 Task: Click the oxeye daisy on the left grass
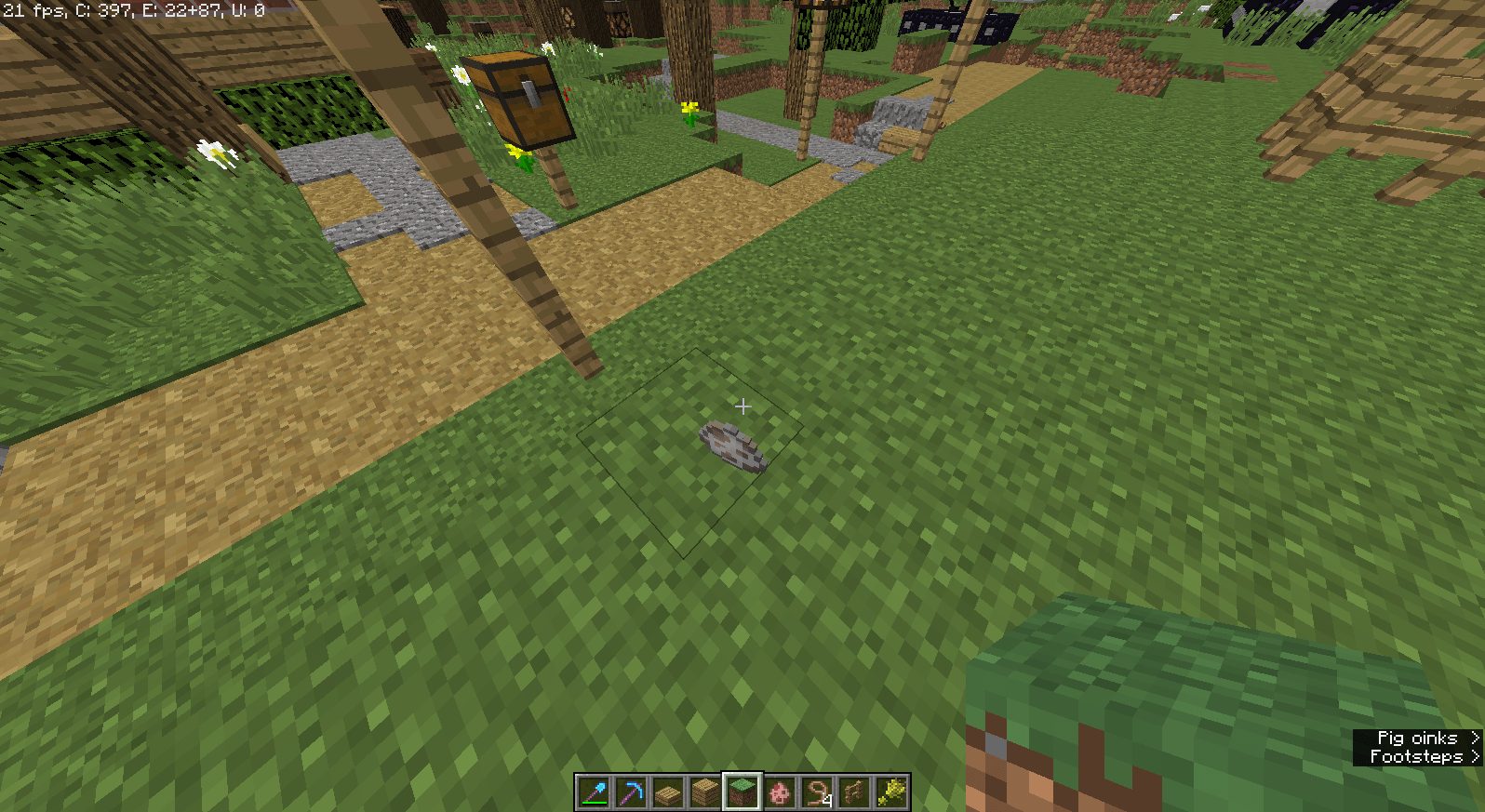click(x=212, y=152)
